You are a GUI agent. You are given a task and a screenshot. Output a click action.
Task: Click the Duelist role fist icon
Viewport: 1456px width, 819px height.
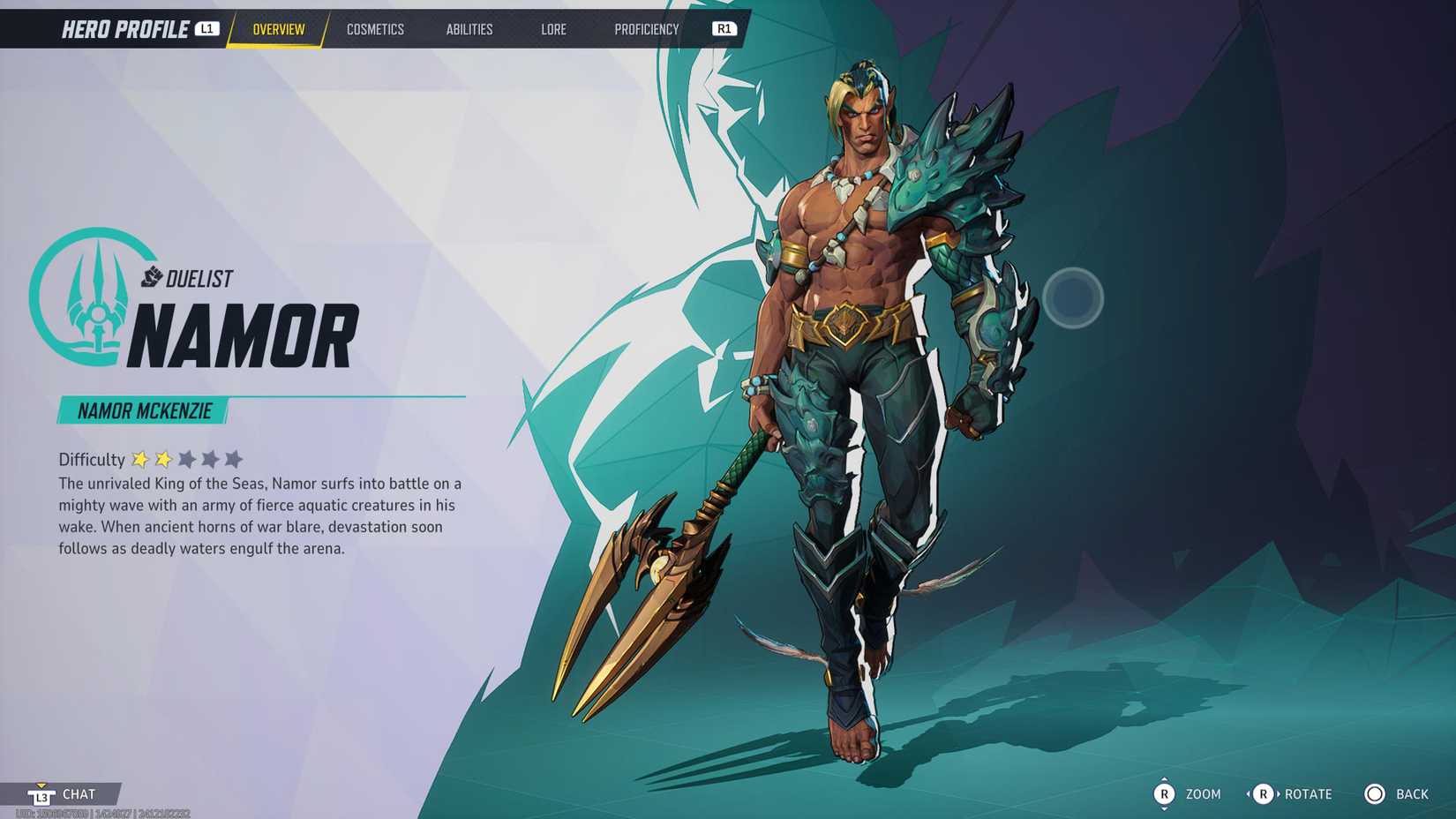coord(152,277)
